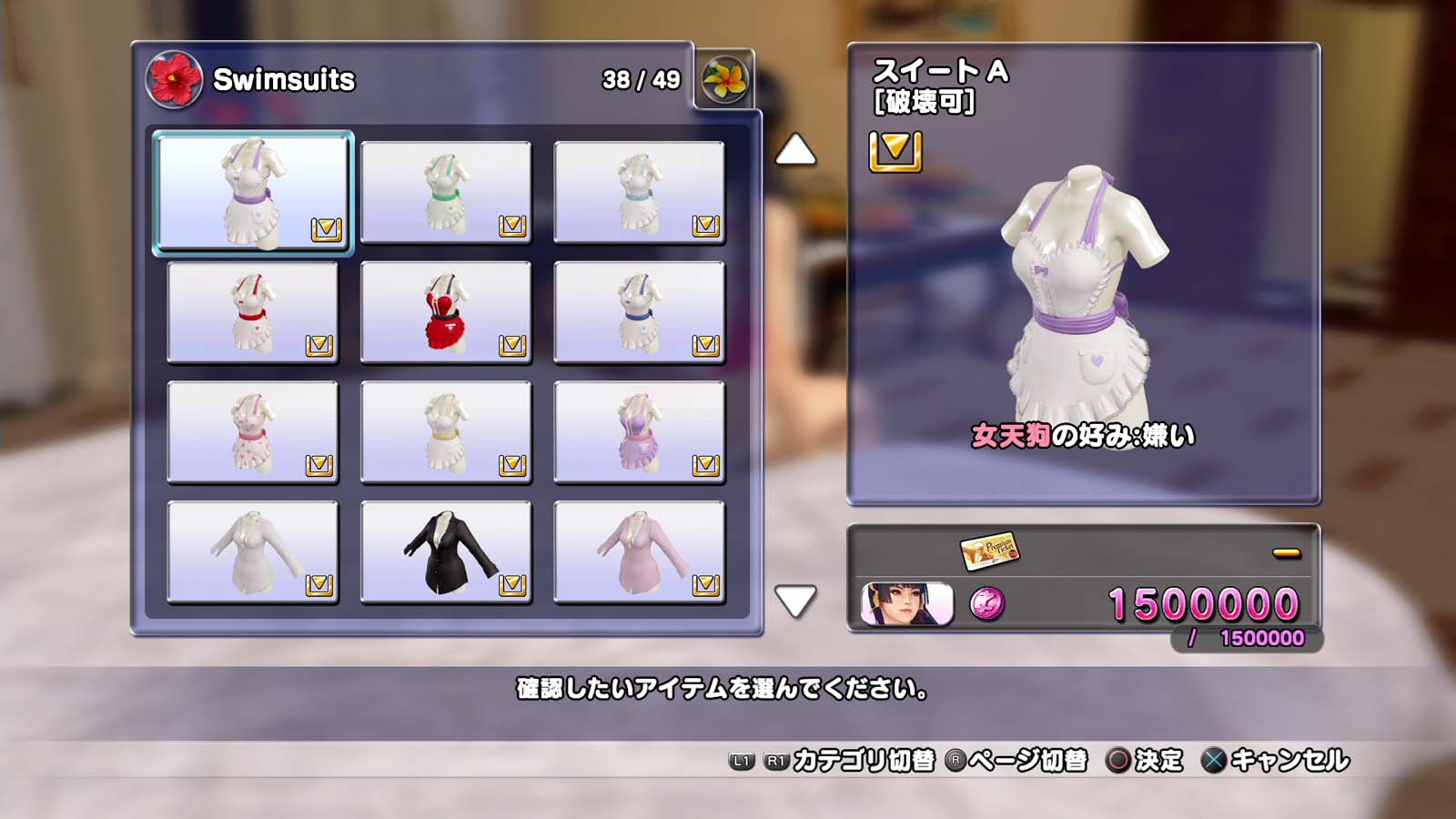Select the white long-sleeve shirt
This screenshot has width=1456, height=819.
pos(253,552)
